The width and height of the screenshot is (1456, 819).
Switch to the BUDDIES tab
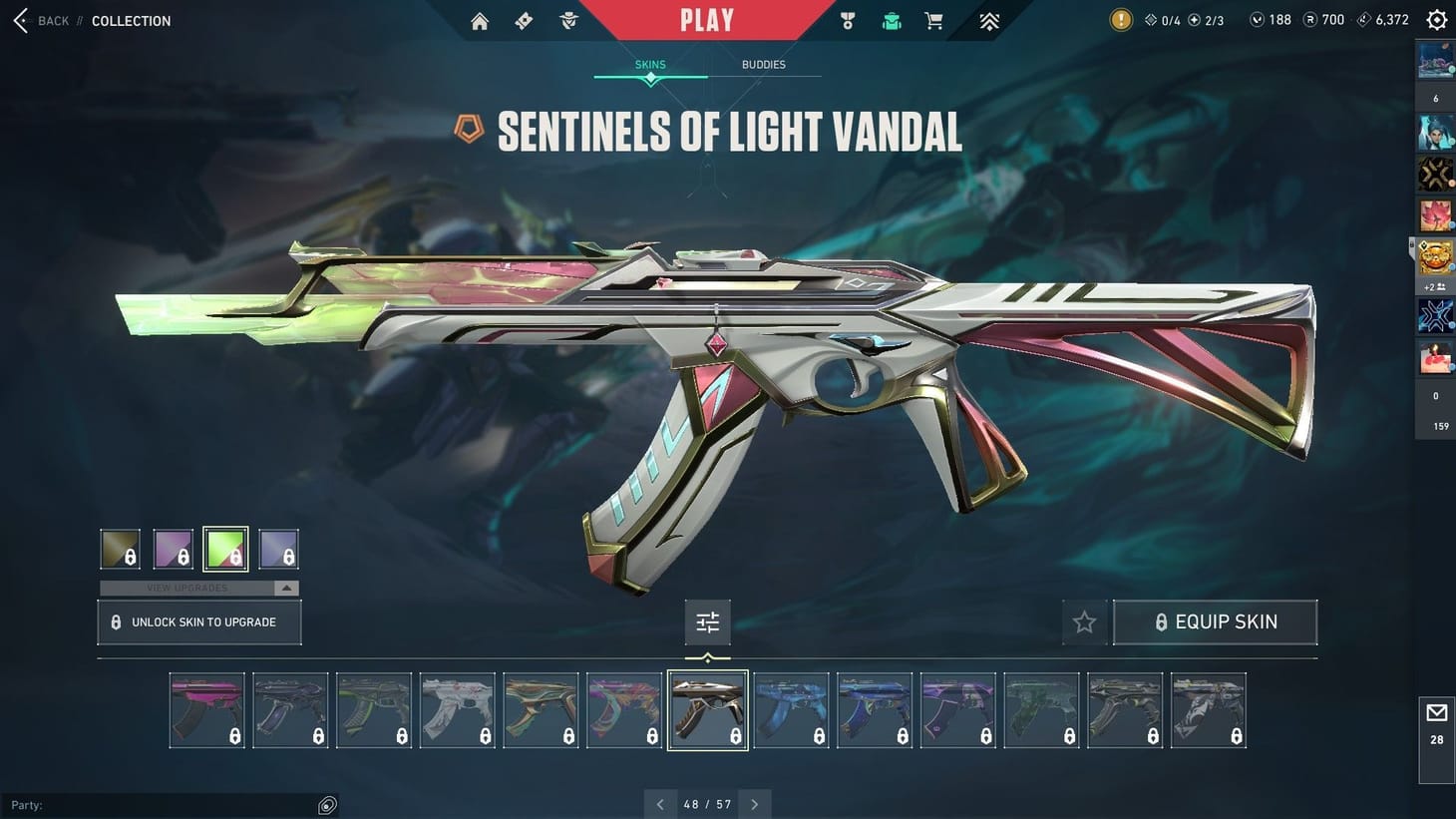click(764, 64)
